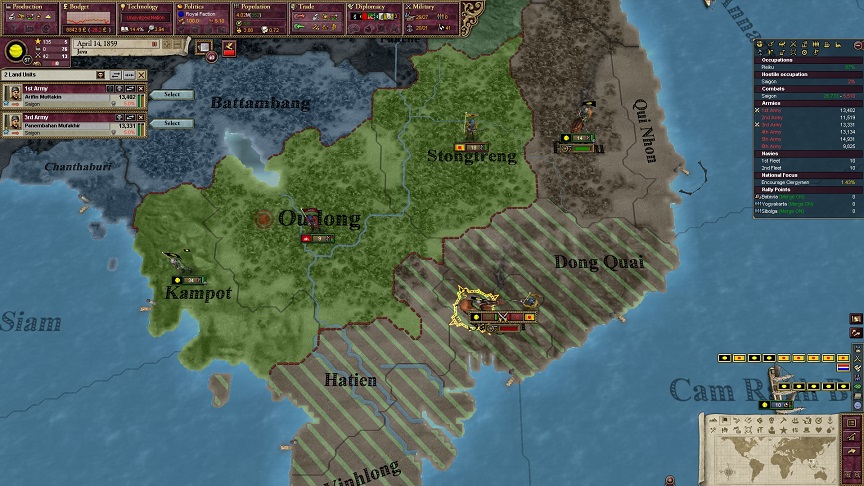Click Select button beside 3rd Army
This screenshot has width=864, height=486.
[172, 123]
